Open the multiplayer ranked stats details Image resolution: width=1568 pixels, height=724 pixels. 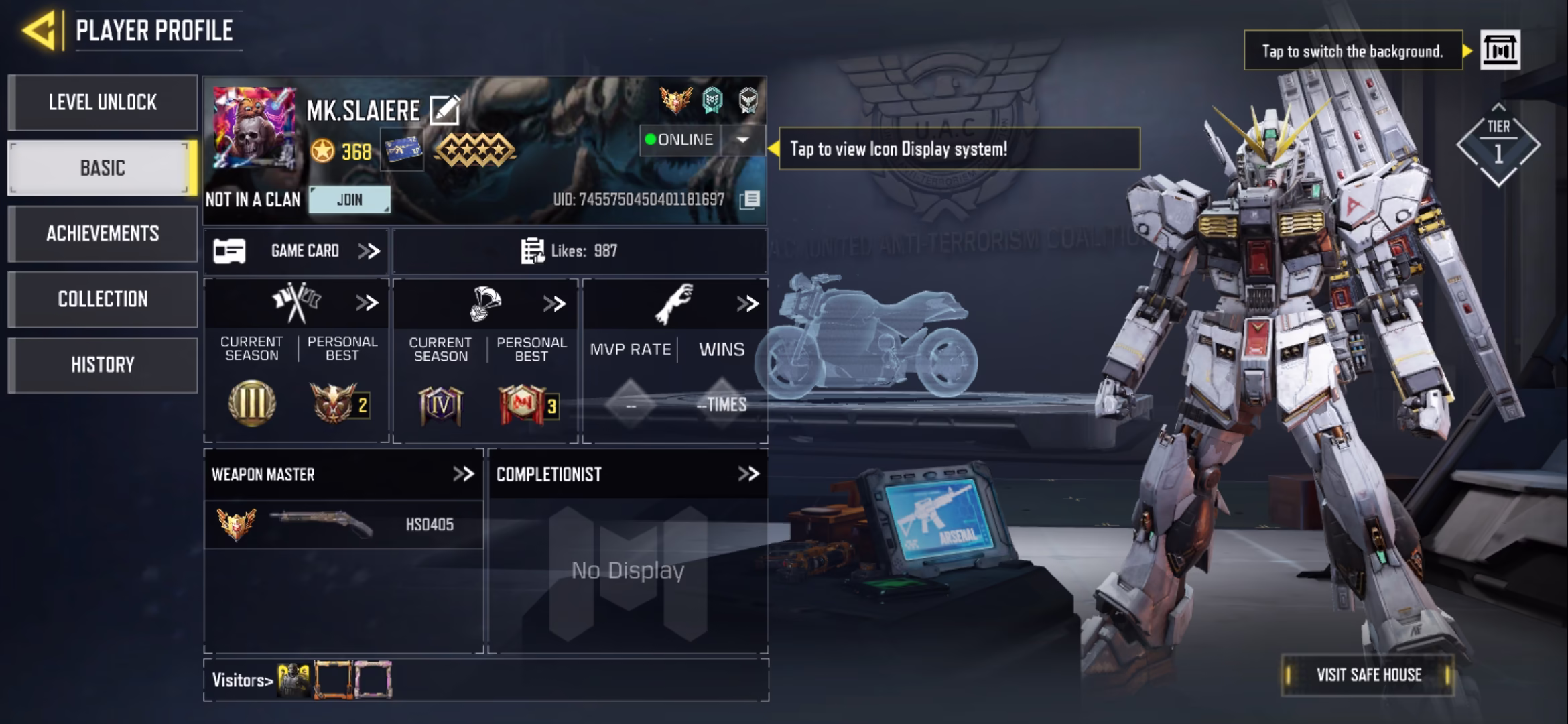[x=367, y=304]
